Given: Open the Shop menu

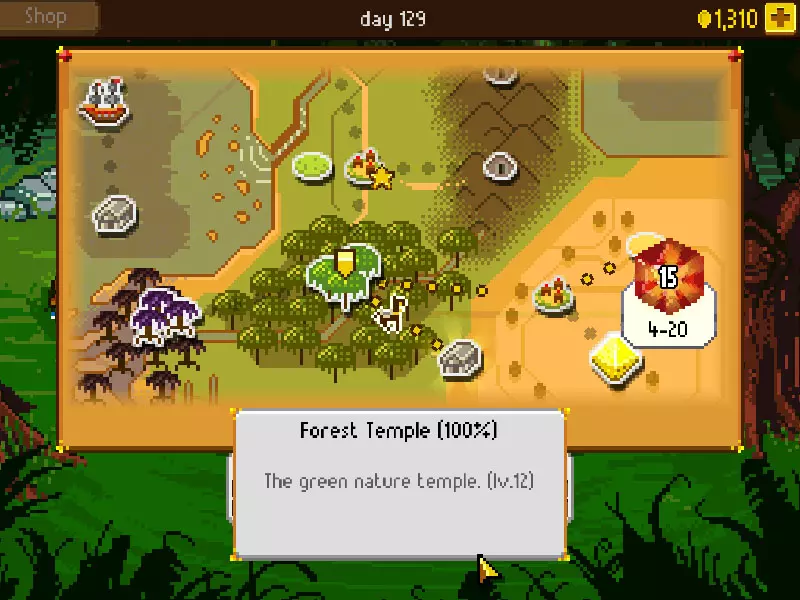Looking at the screenshot, I should tap(48, 16).
